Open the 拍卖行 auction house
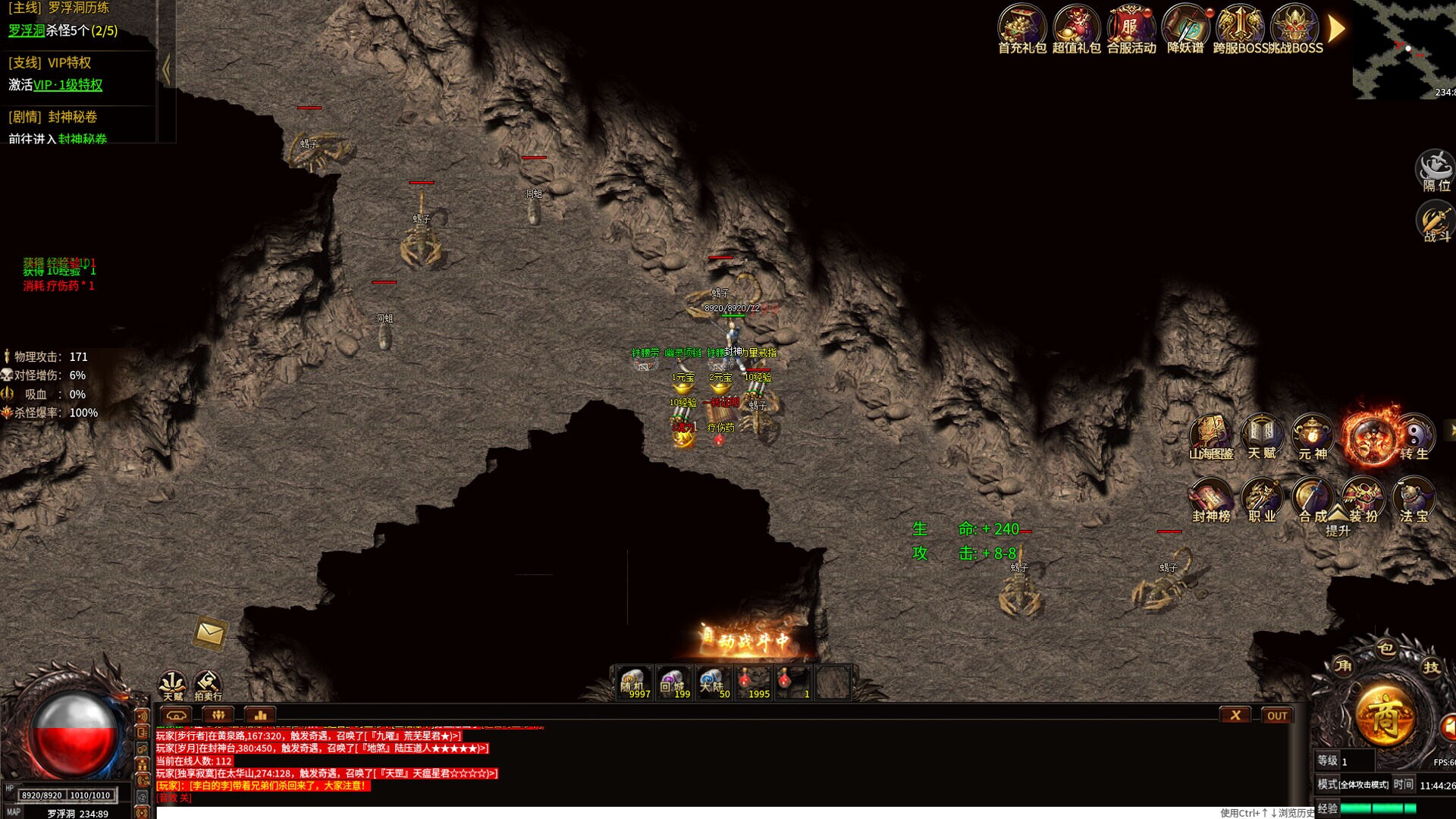 click(x=208, y=684)
